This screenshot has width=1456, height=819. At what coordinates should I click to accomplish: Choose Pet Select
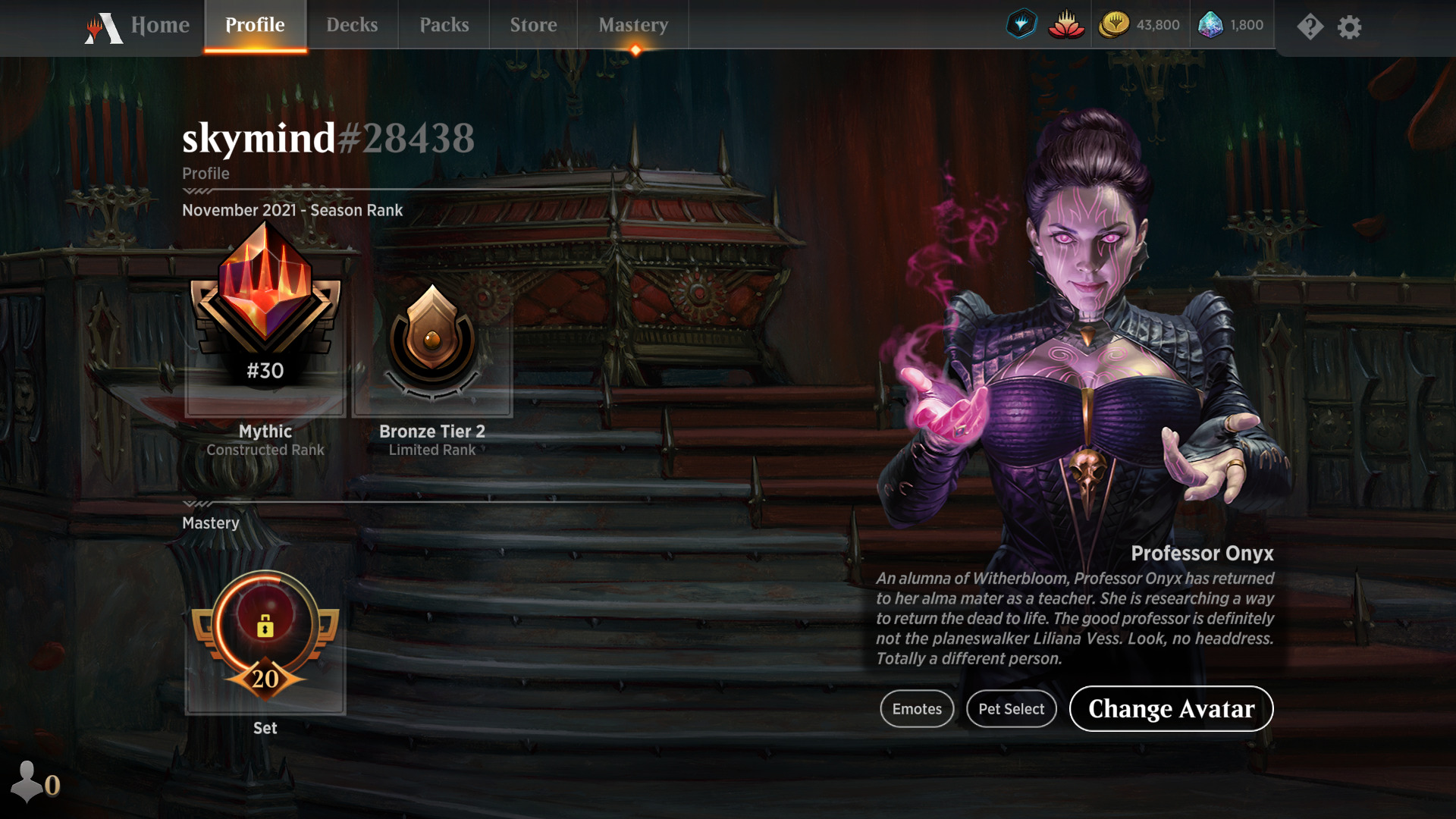[x=1011, y=709]
